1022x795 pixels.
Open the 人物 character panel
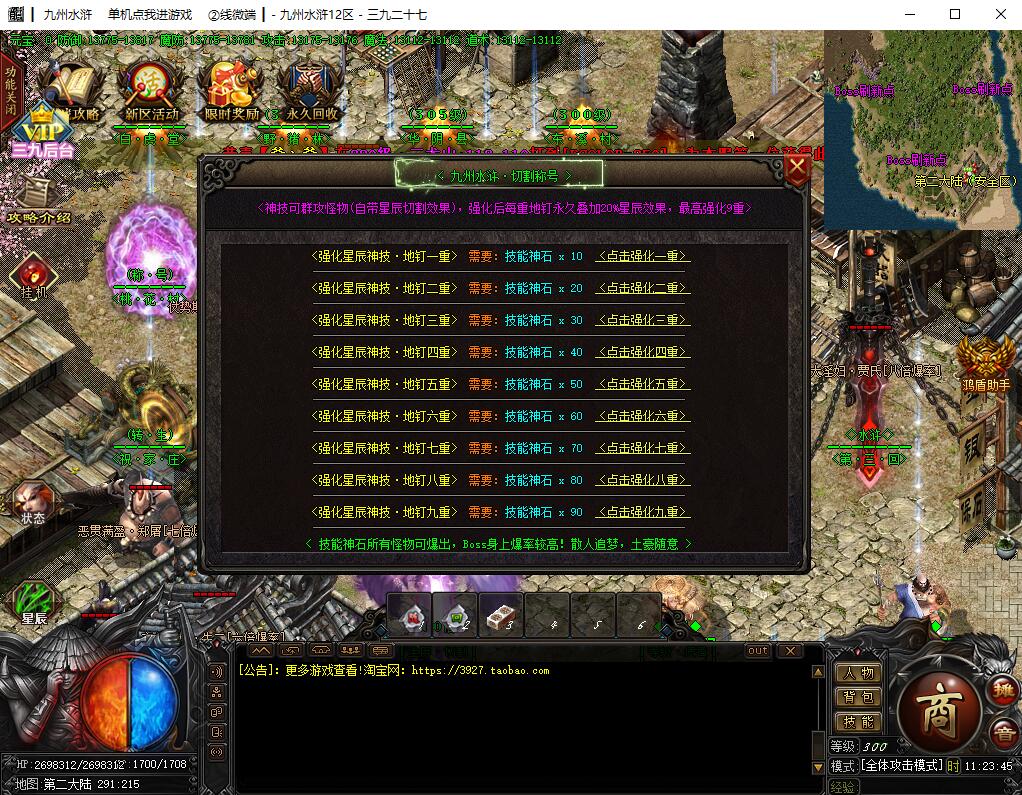click(858, 673)
